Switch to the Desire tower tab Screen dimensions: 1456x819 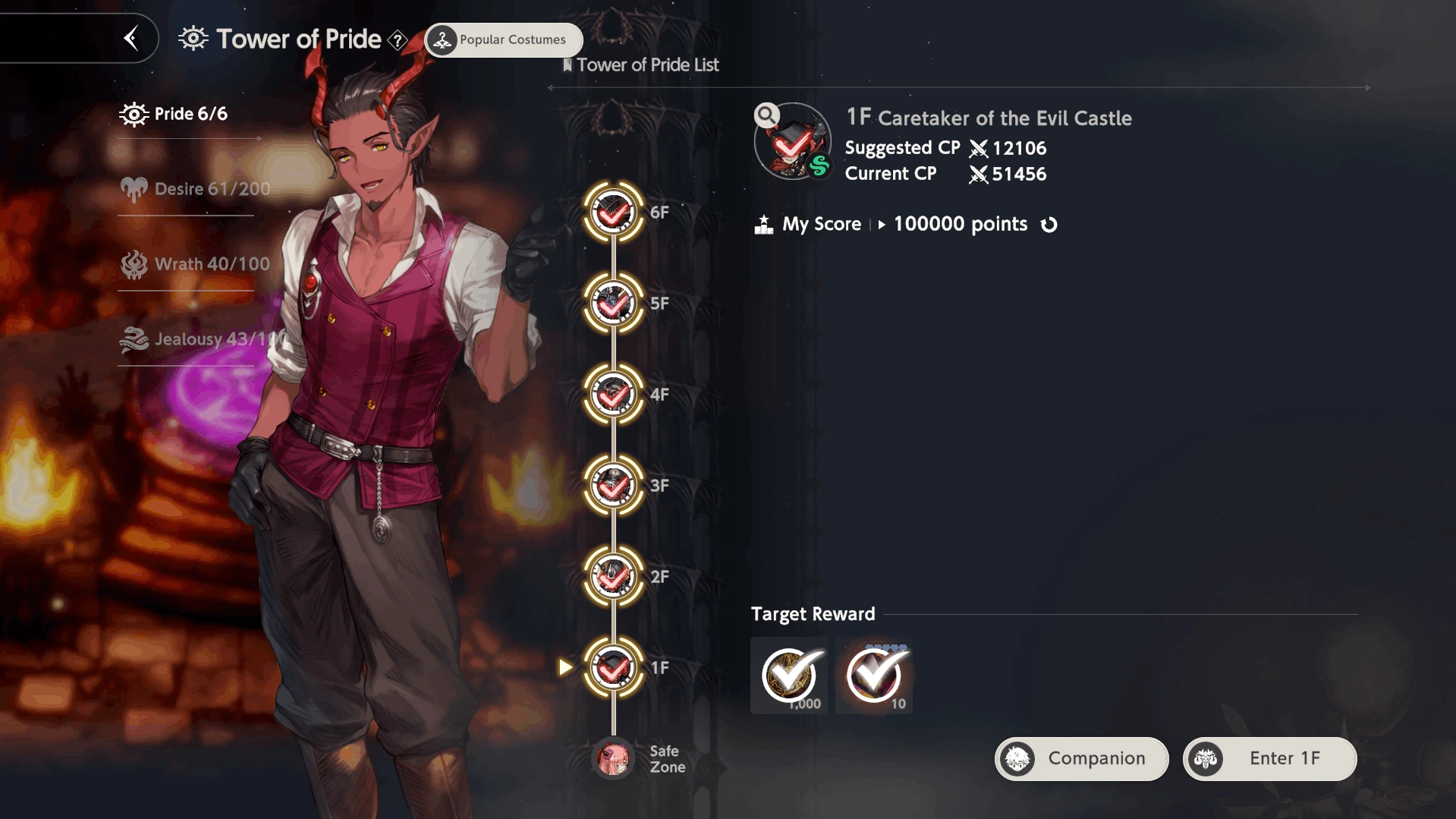pos(195,189)
